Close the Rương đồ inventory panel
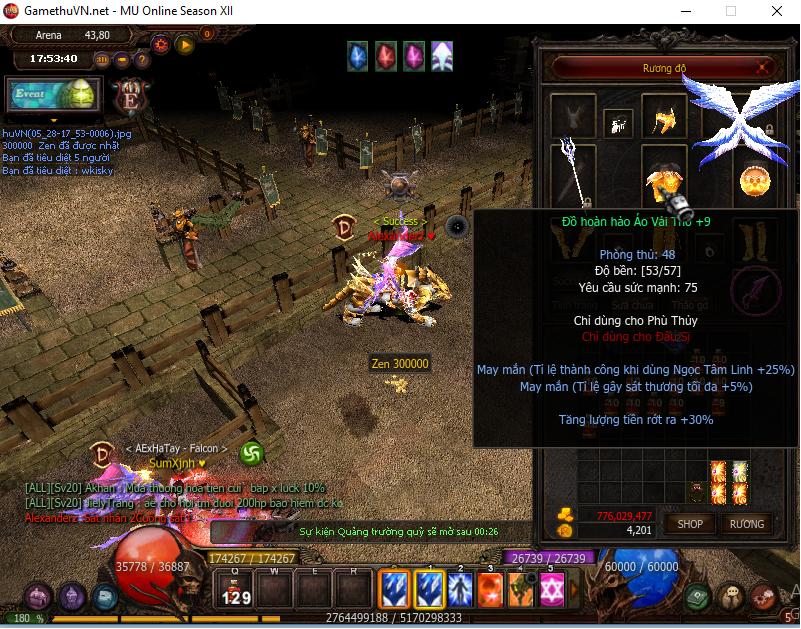 tap(764, 68)
